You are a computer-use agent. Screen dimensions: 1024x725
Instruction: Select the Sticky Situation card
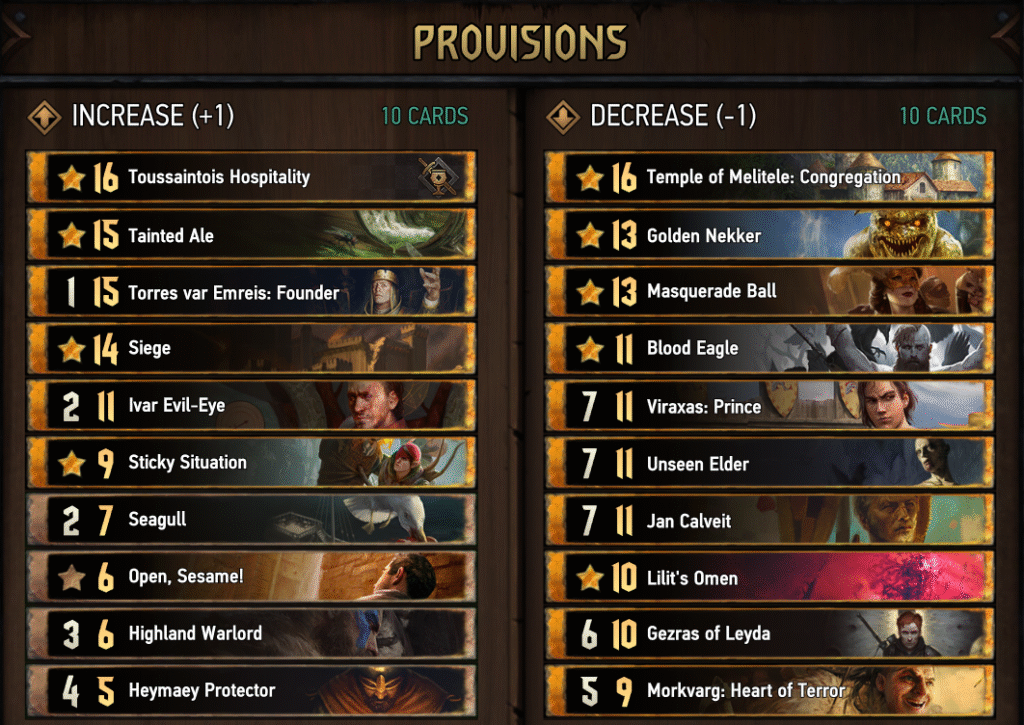250,463
